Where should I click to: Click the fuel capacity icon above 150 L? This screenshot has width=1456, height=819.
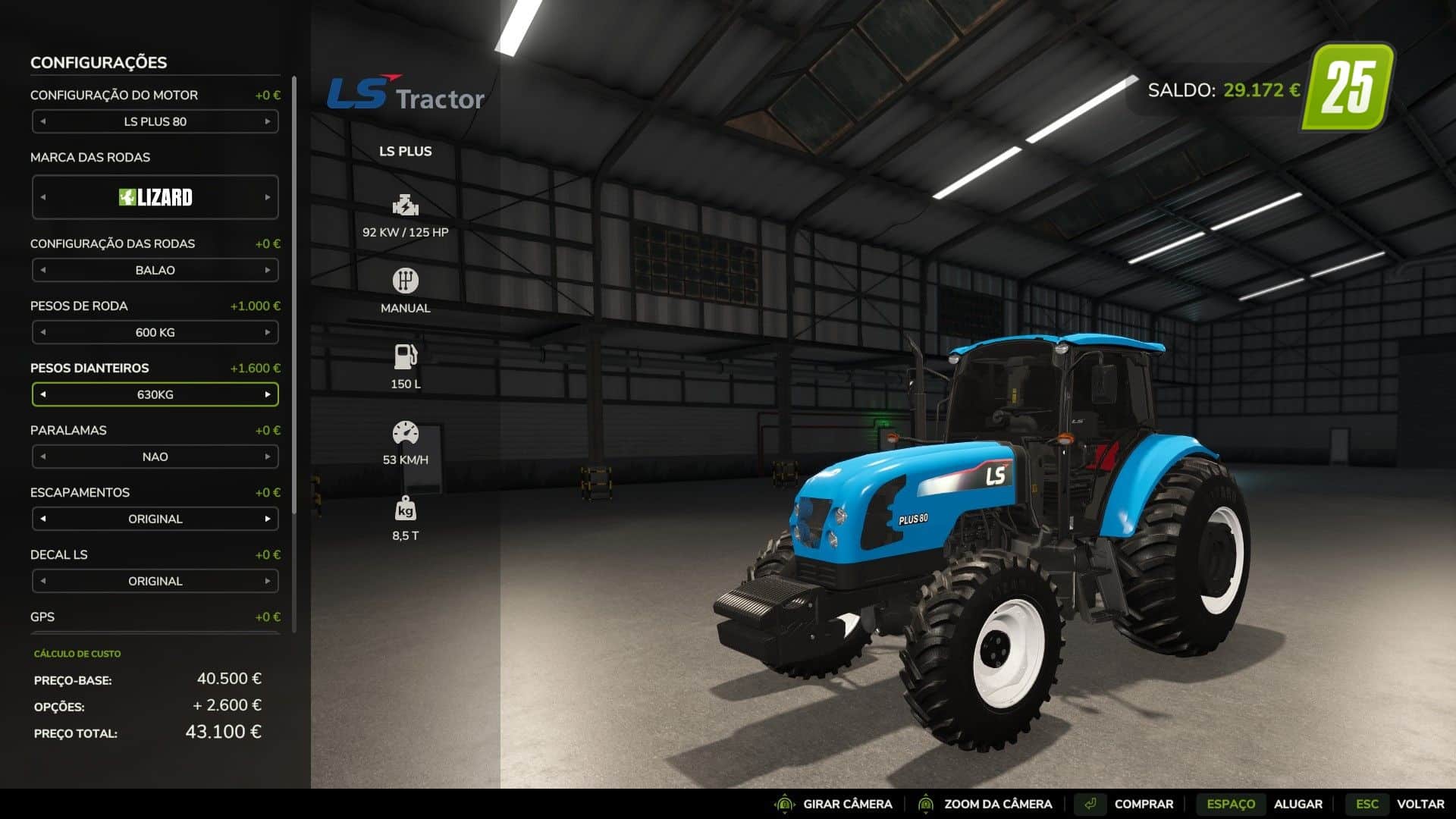pos(404,355)
